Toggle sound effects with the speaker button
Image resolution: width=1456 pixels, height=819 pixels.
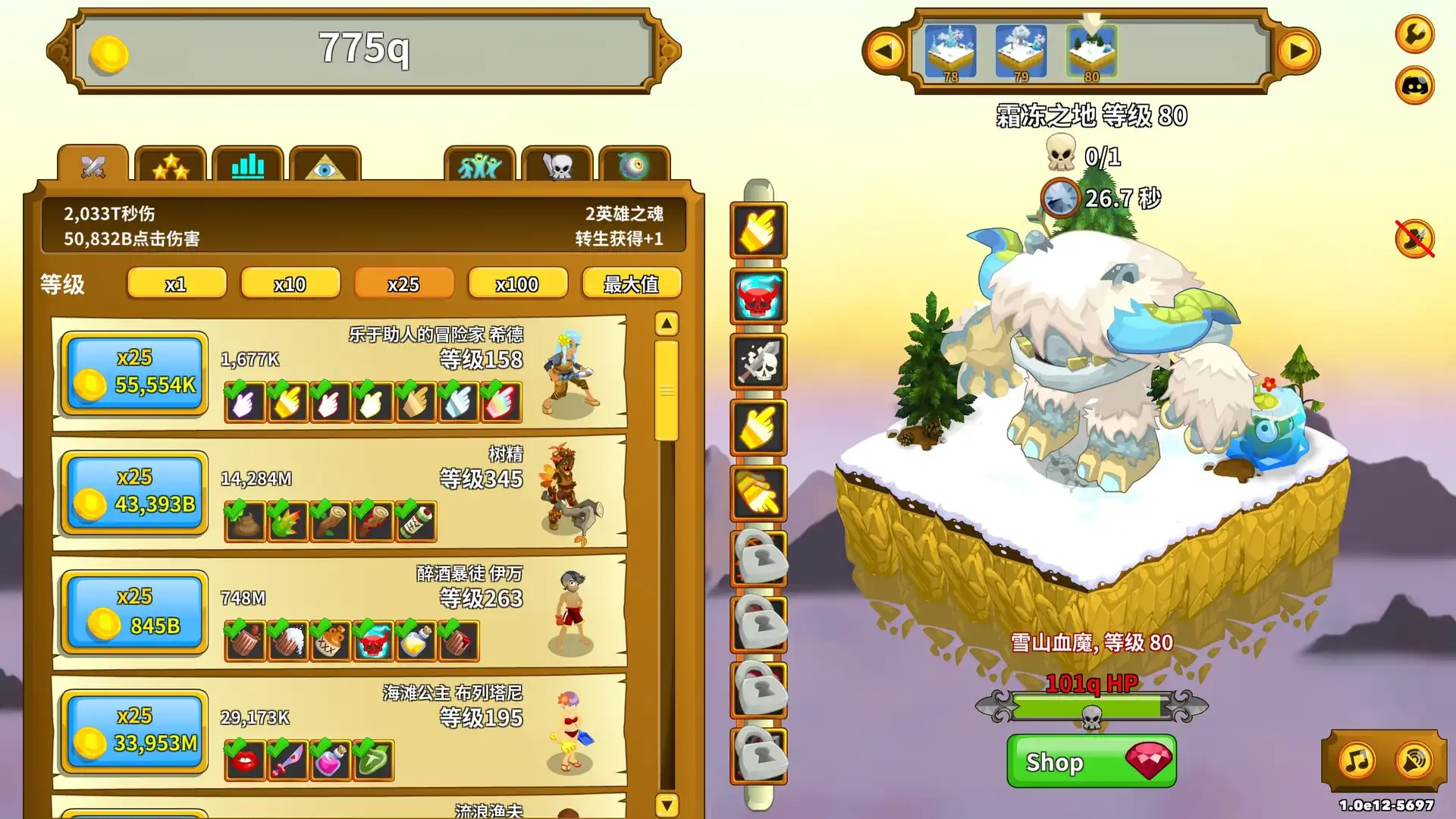pos(1413,760)
